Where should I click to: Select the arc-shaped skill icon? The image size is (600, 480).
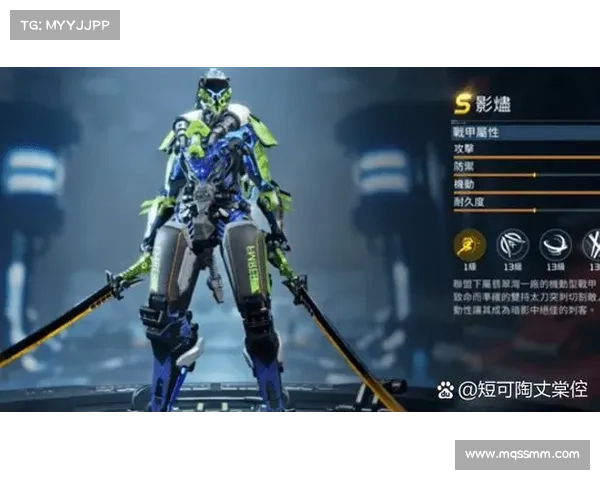click(x=514, y=244)
